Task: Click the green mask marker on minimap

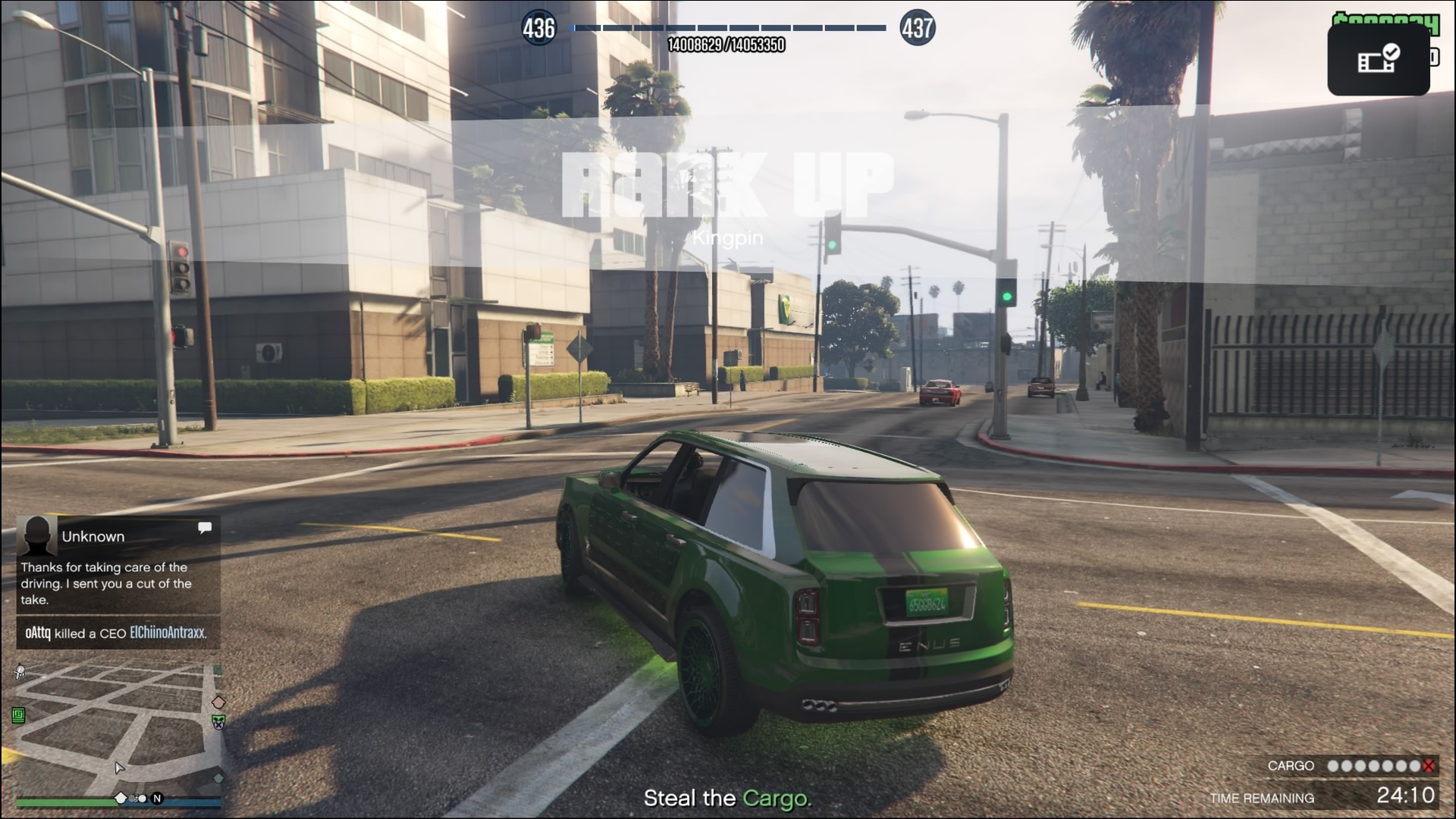Action: click(x=218, y=722)
